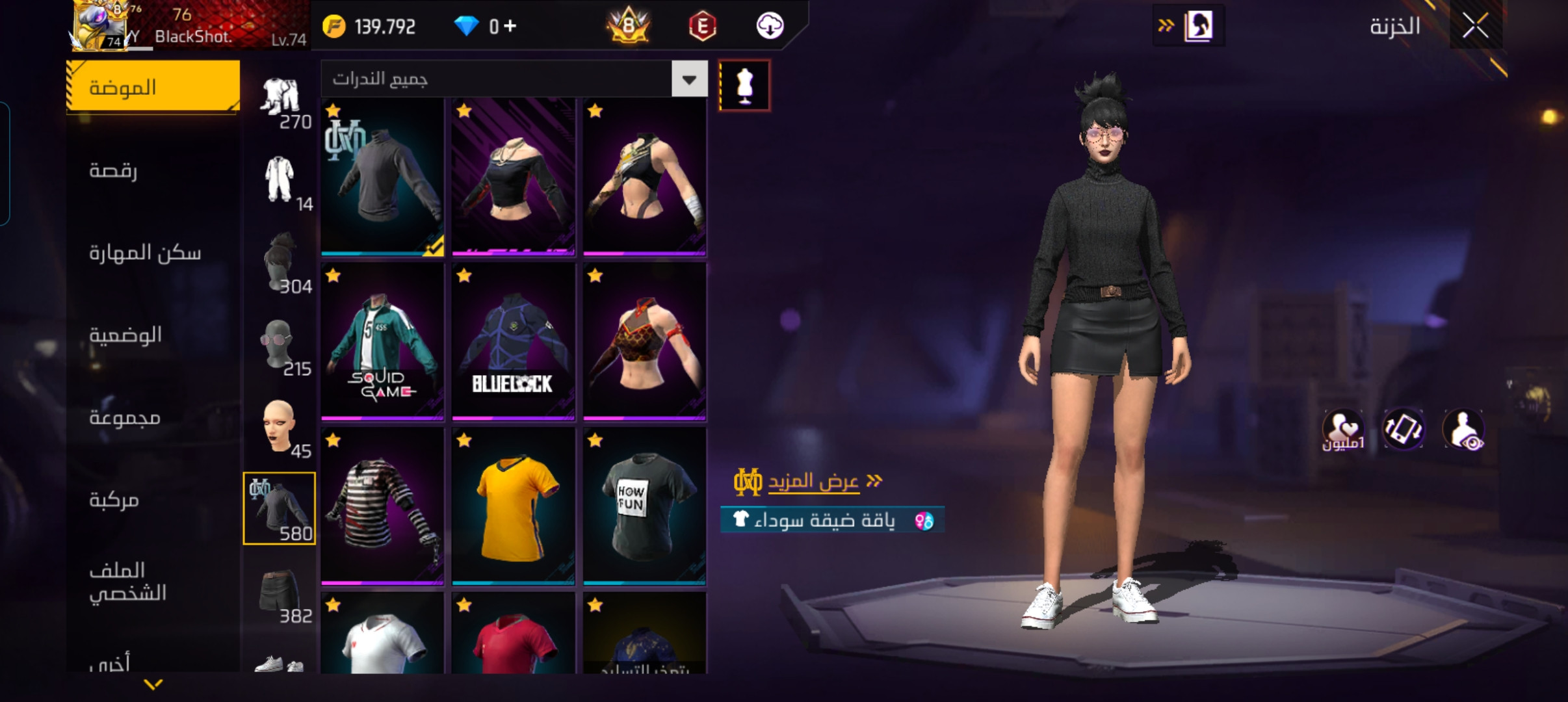This screenshot has height=702, width=1568.
Task: Click the عرض المزيد show more link
Action: point(813,482)
